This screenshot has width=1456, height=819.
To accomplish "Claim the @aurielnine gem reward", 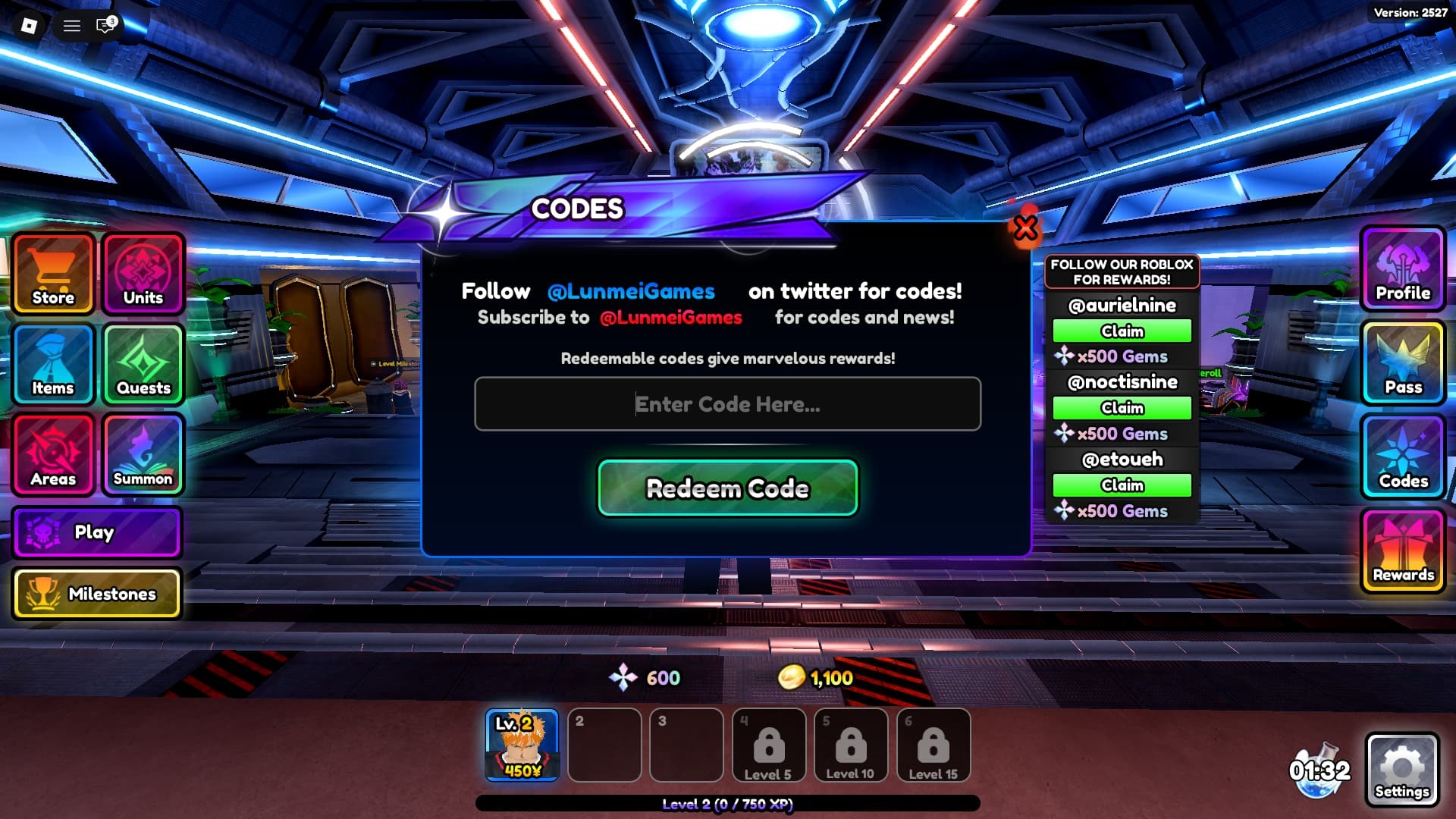I will pos(1122,331).
